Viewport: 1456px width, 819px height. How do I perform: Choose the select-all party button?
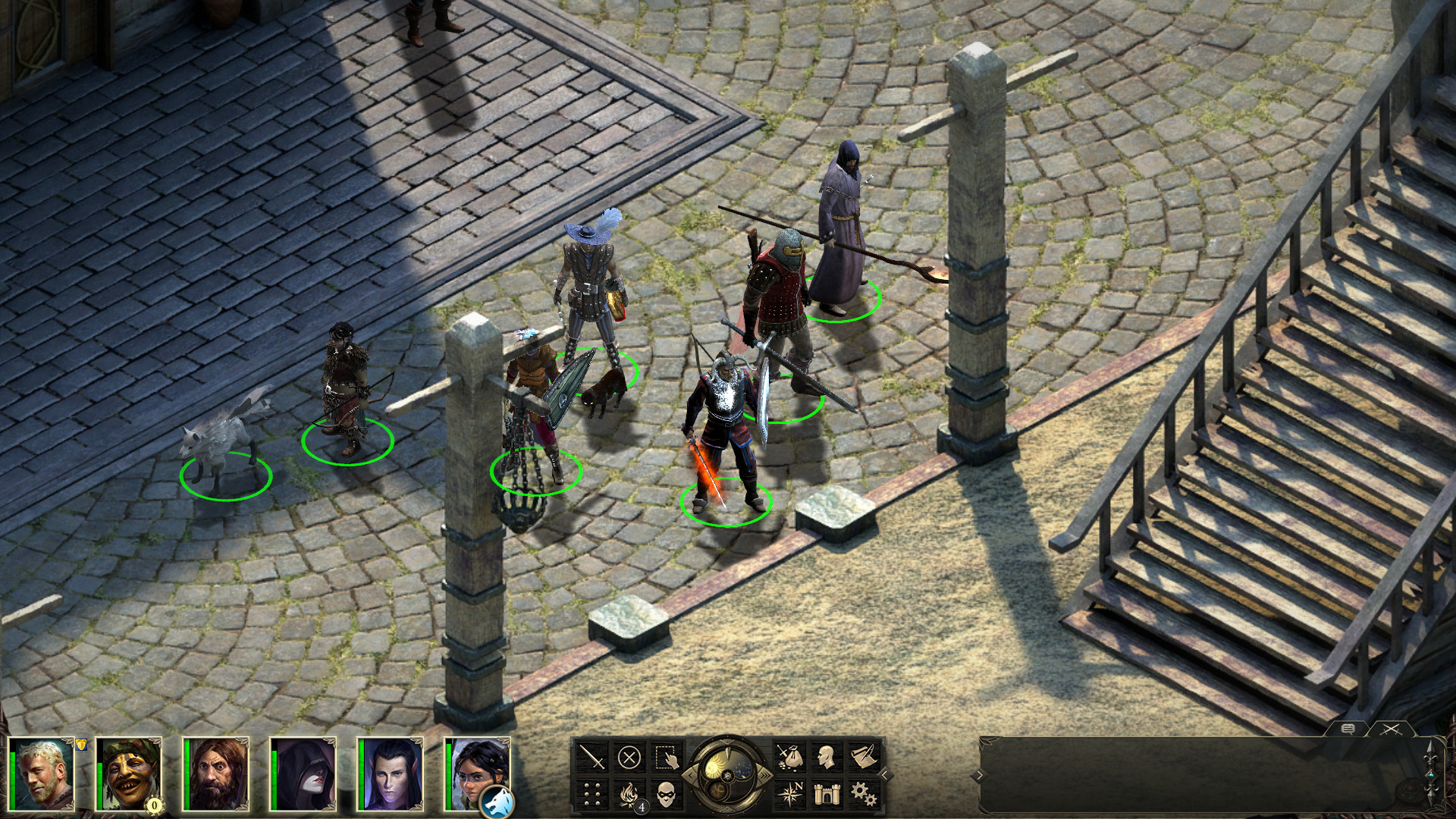[x=667, y=757]
